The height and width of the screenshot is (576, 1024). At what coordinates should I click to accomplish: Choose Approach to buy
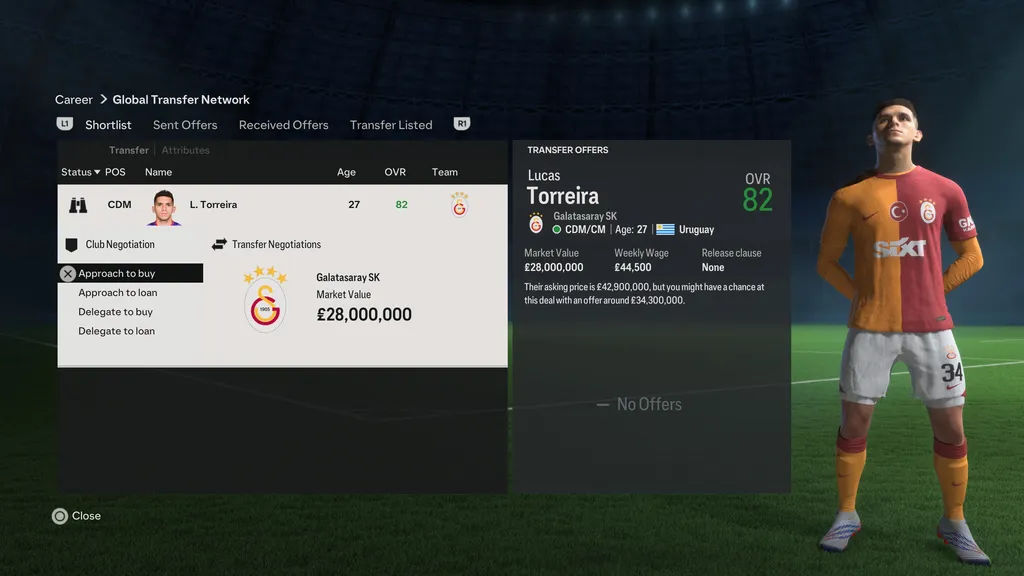(x=117, y=273)
